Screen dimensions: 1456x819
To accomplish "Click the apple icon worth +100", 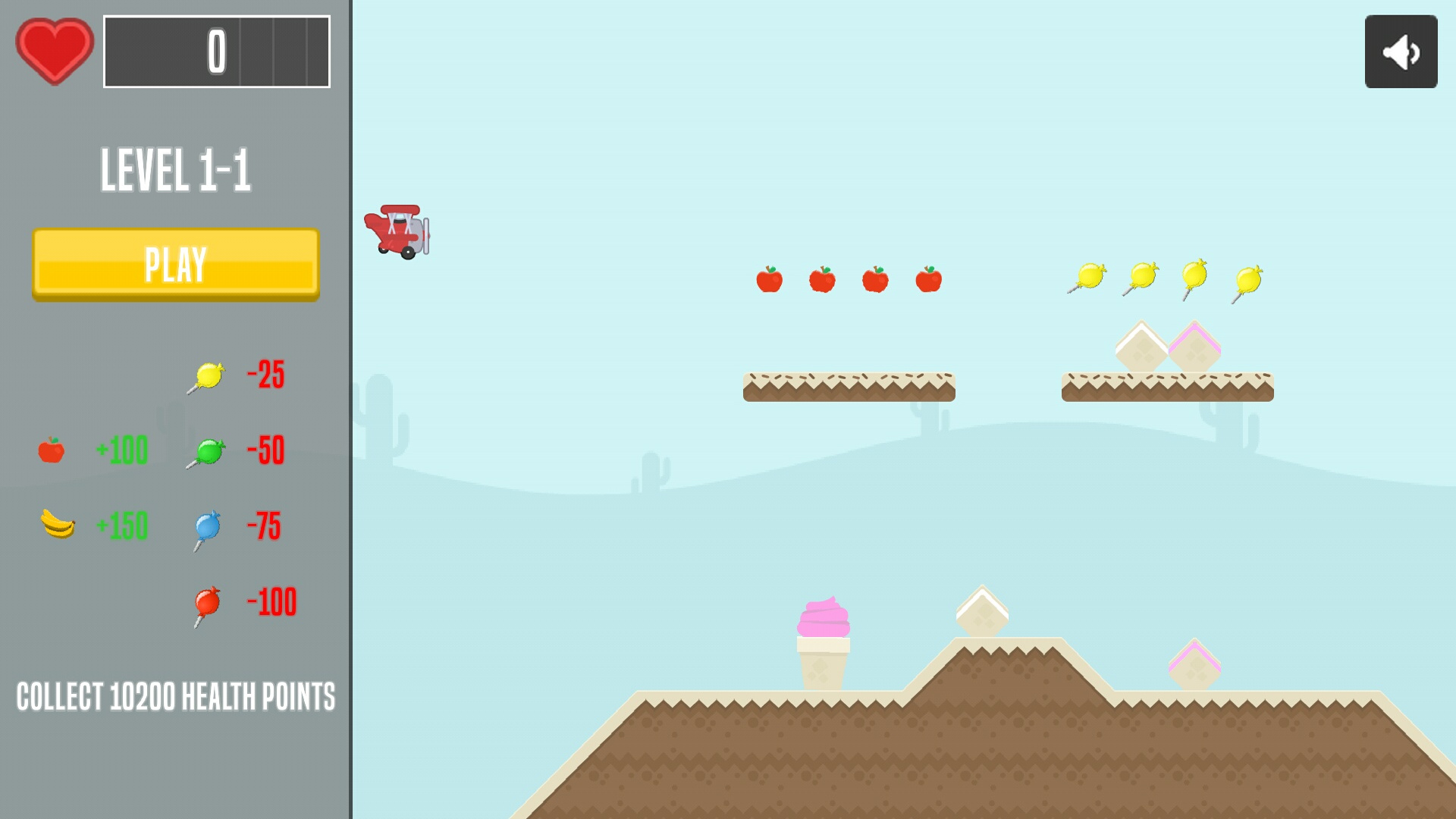I will point(52,450).
